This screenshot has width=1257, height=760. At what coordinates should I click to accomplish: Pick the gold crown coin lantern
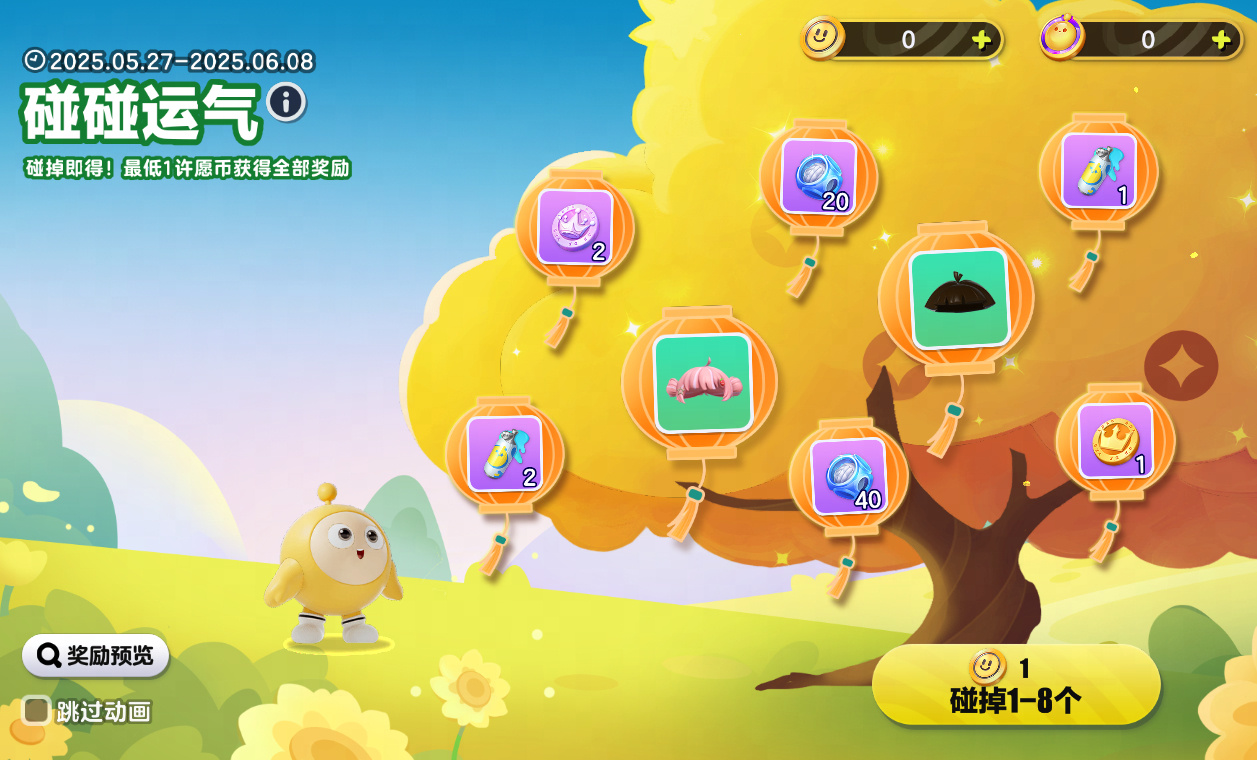(1115, 440)
